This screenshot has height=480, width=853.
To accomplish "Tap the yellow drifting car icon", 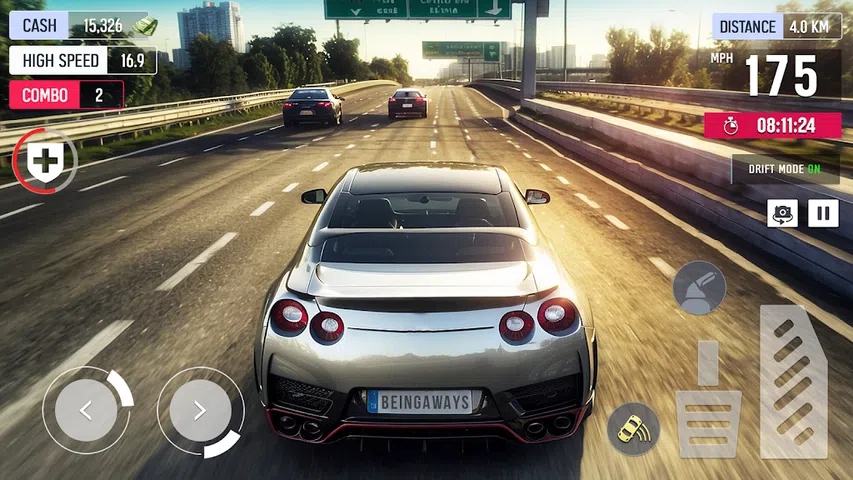I will click(x=633, y=428).
